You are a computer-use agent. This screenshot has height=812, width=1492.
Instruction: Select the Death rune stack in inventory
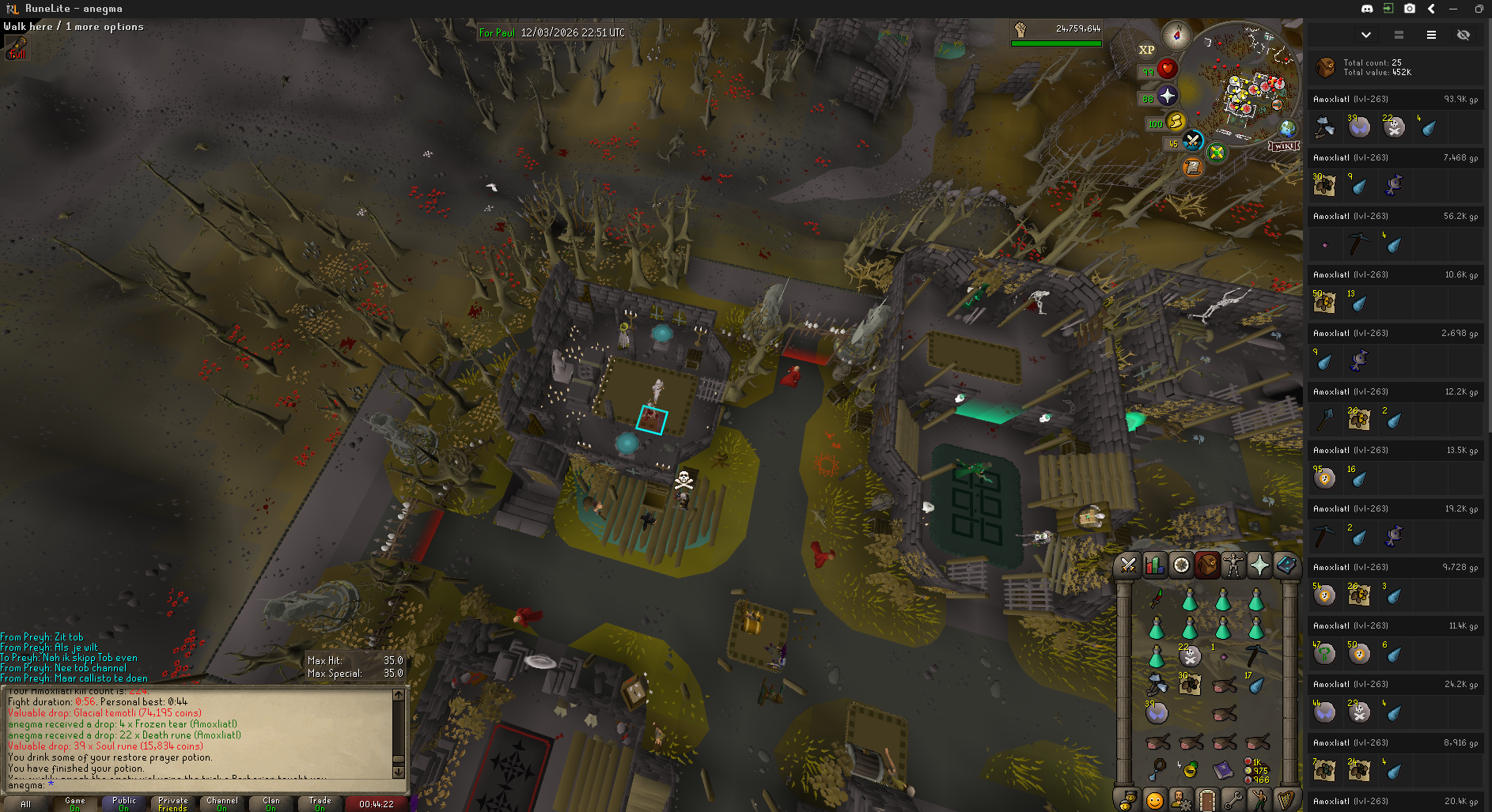[x=1190, y=655]
